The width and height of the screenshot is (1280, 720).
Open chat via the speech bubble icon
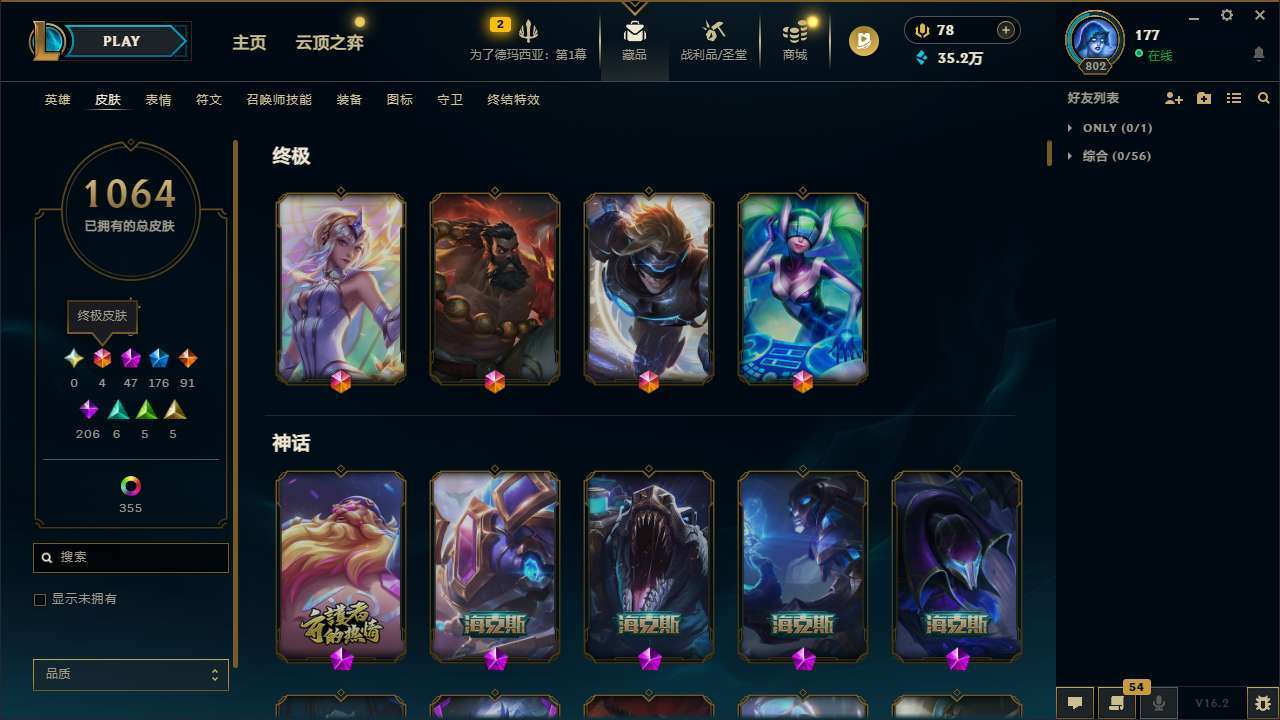(x=1073, y=701)
